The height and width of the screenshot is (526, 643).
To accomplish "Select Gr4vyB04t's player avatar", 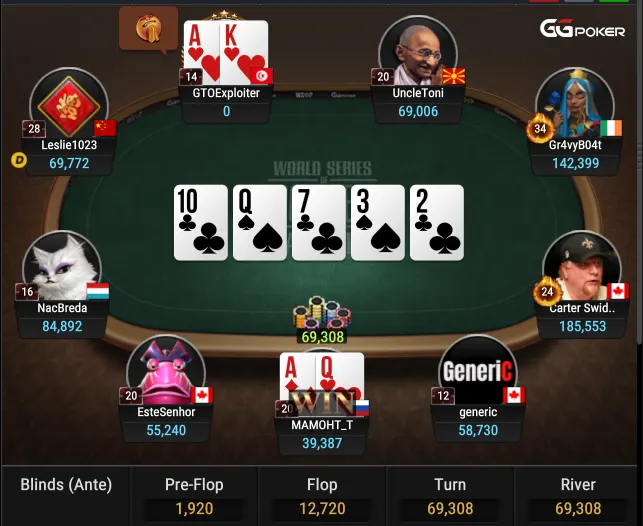I will pos(573,104).
